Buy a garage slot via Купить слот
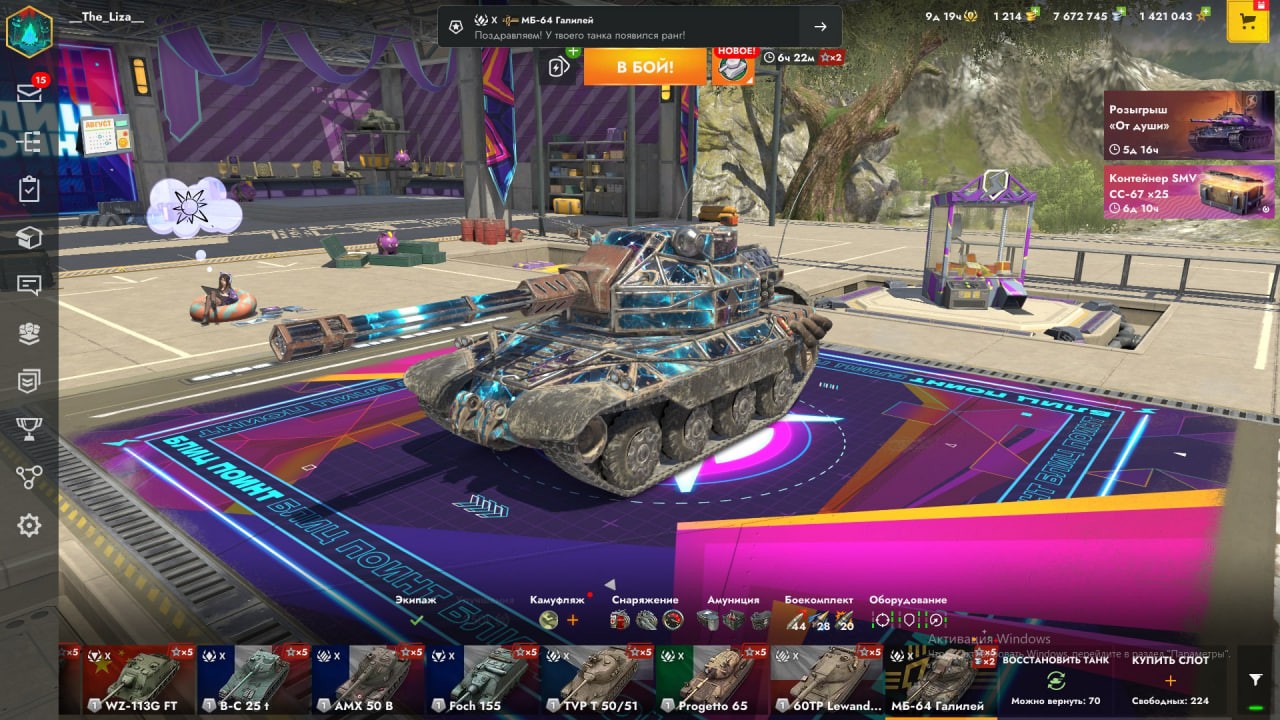This screenshot has width=1280, height=720. click(1170, 679)
